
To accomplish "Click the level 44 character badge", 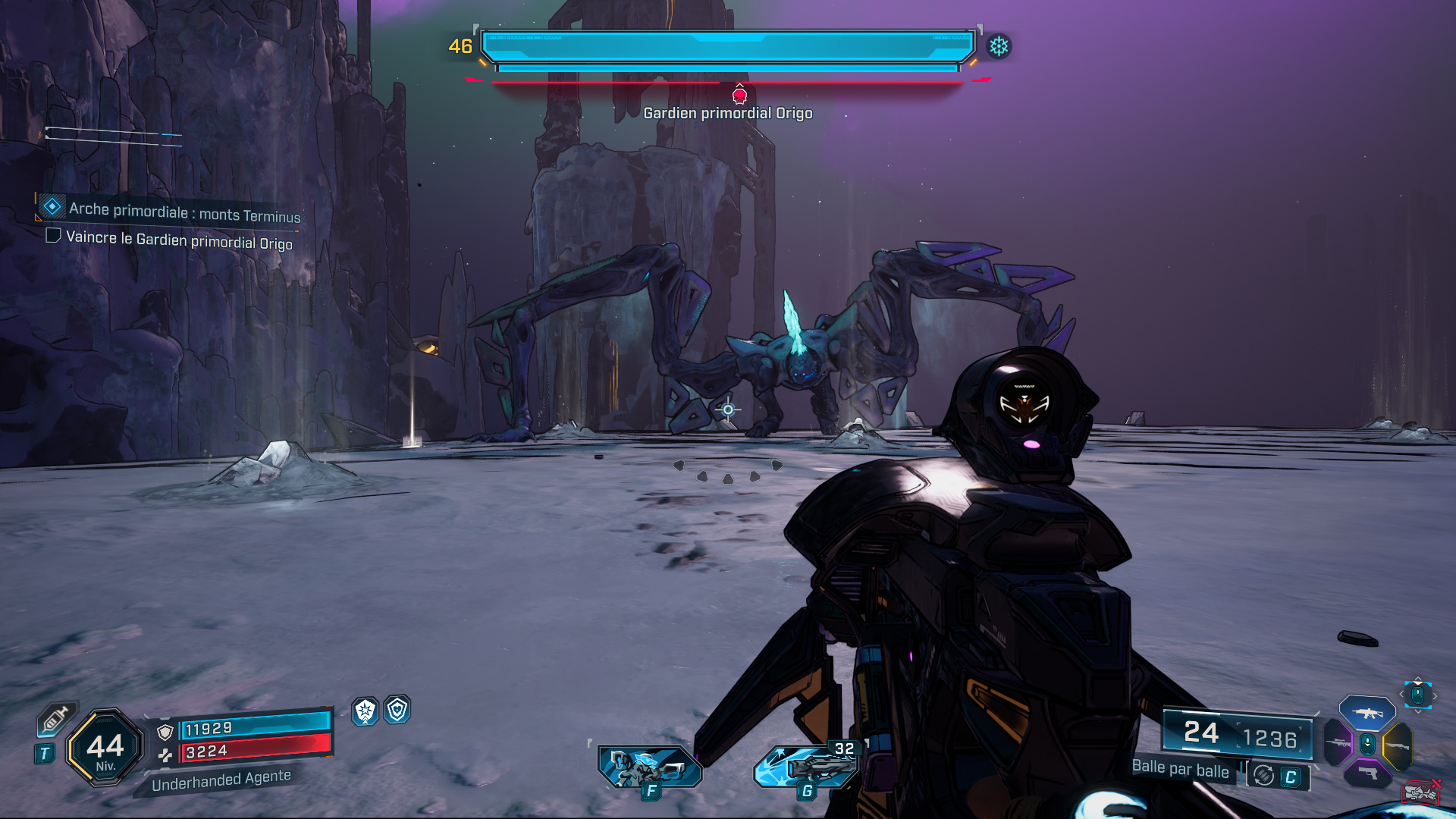I will 105,748.
